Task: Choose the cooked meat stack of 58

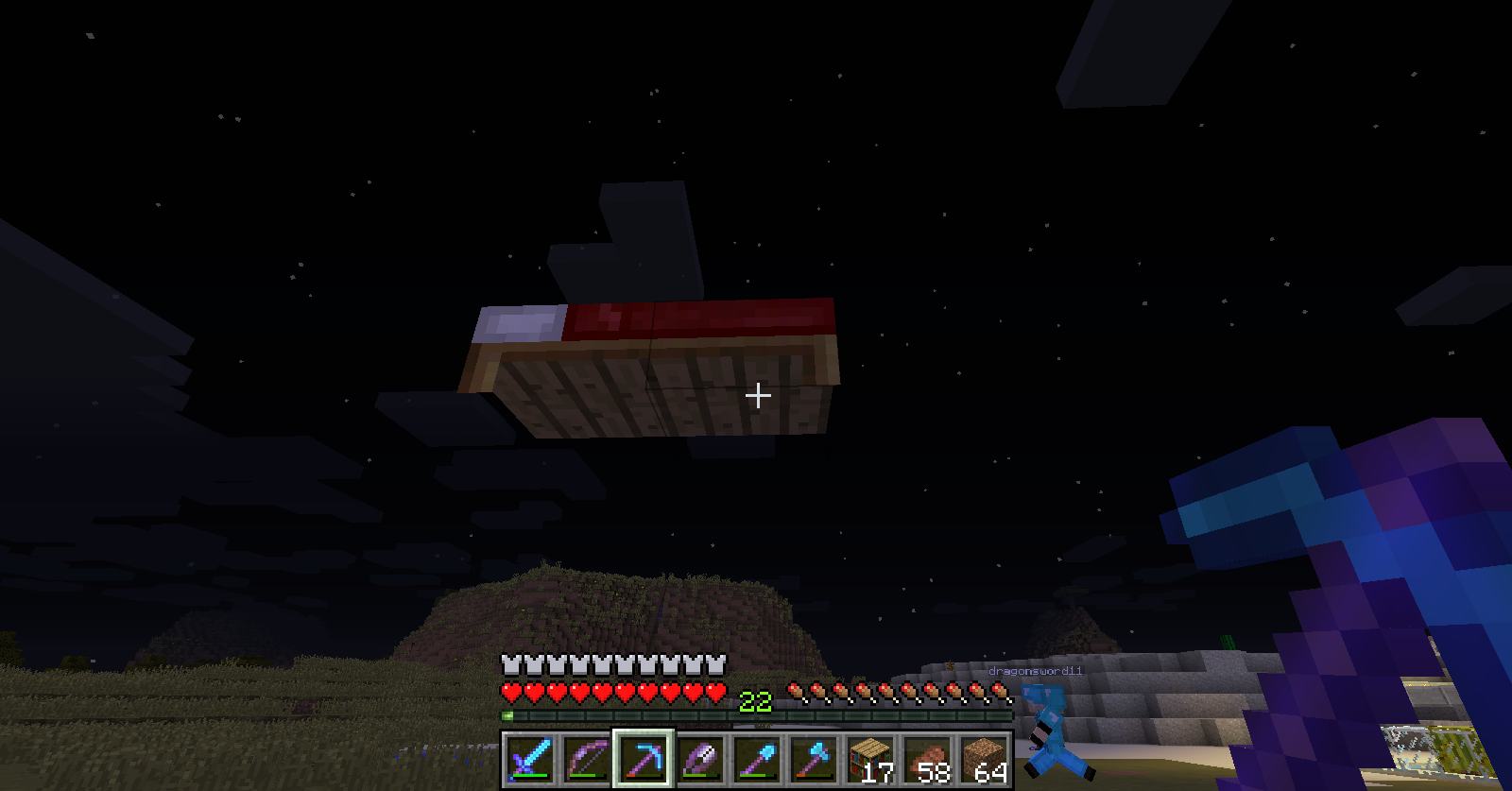Action: click(x=927, y=759)
